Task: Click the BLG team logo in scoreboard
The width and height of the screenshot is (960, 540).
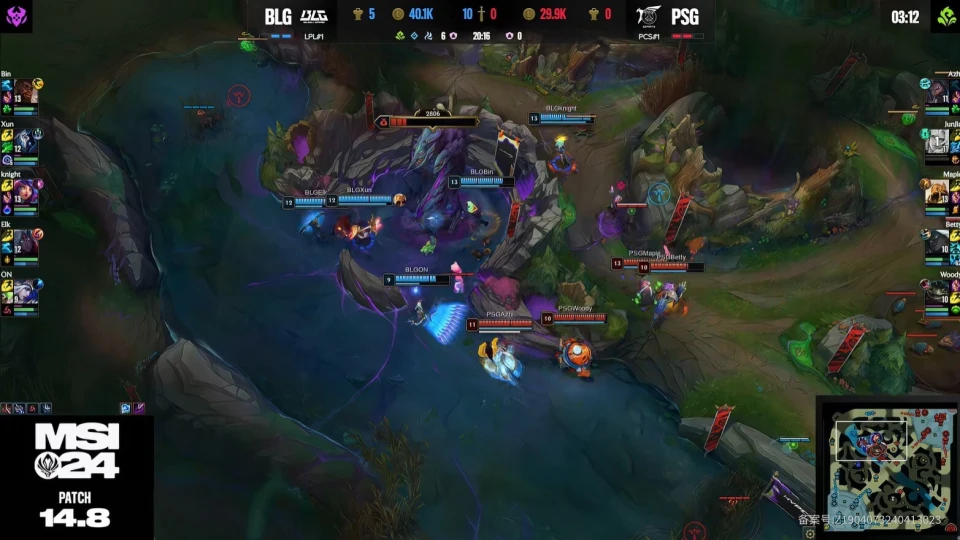Action: click(313, 16)
